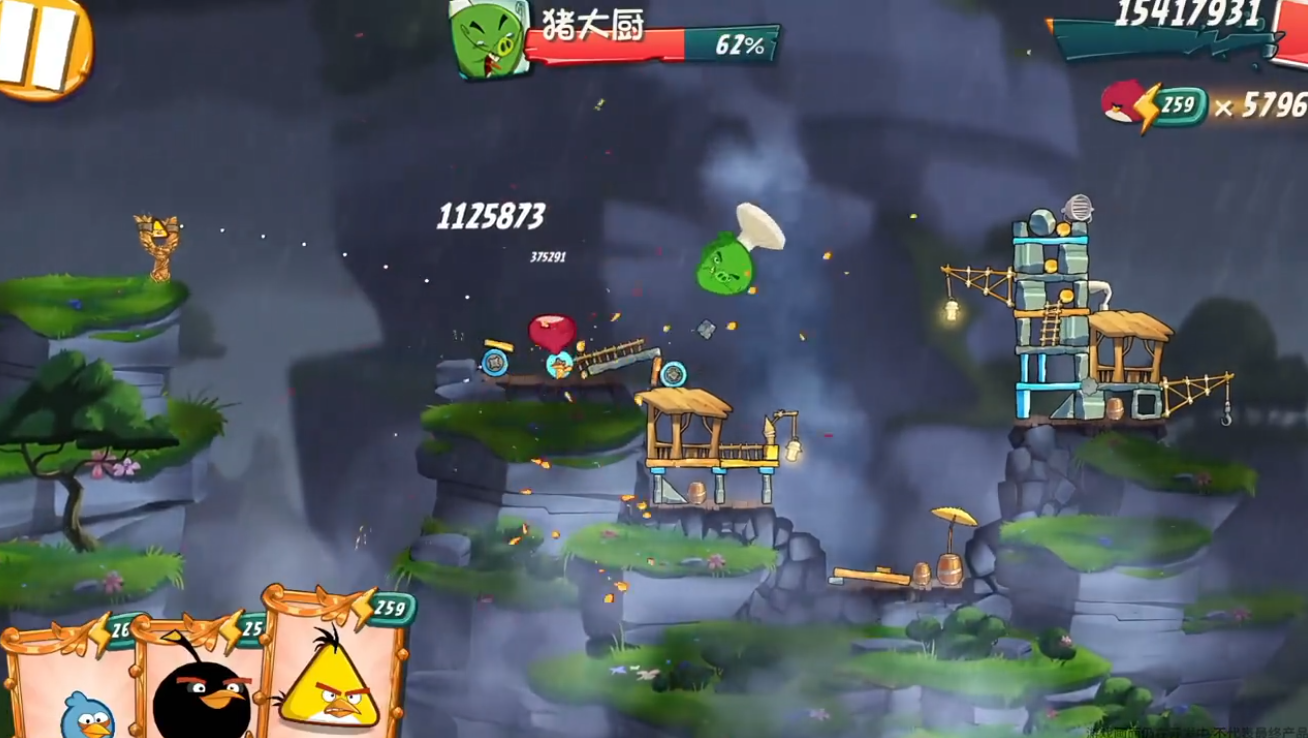Pause the game with the orange button

coord(40,45)
